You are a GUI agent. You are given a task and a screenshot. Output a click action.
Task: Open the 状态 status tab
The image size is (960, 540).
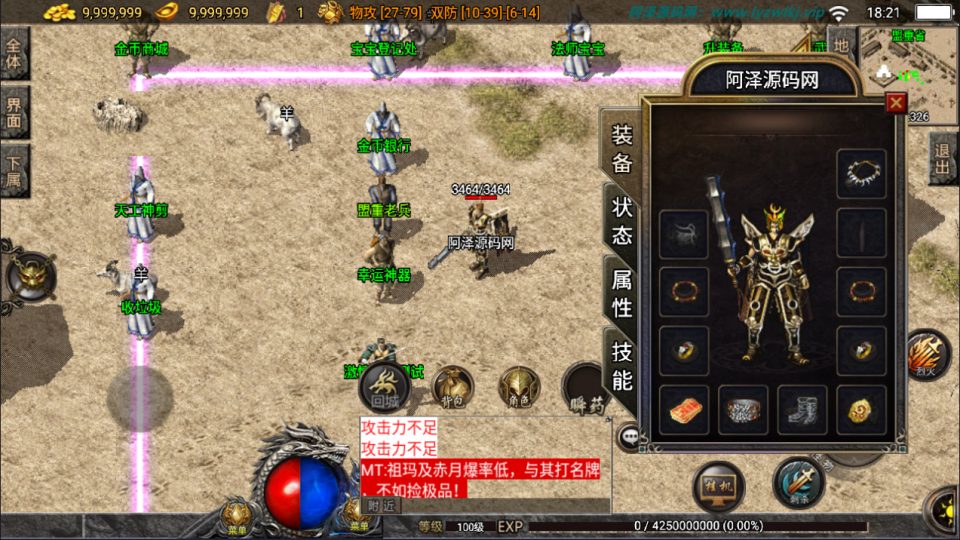click(x=622, y=220)
